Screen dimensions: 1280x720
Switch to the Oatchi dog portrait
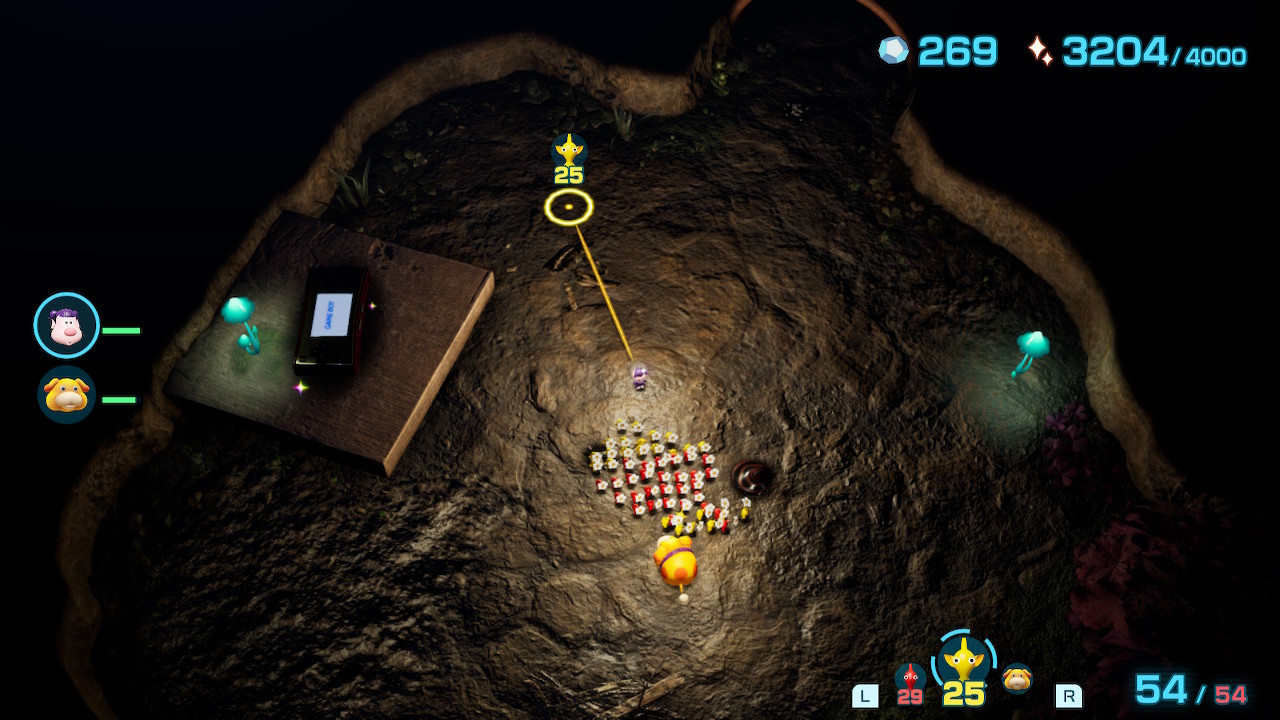[66, 395]
